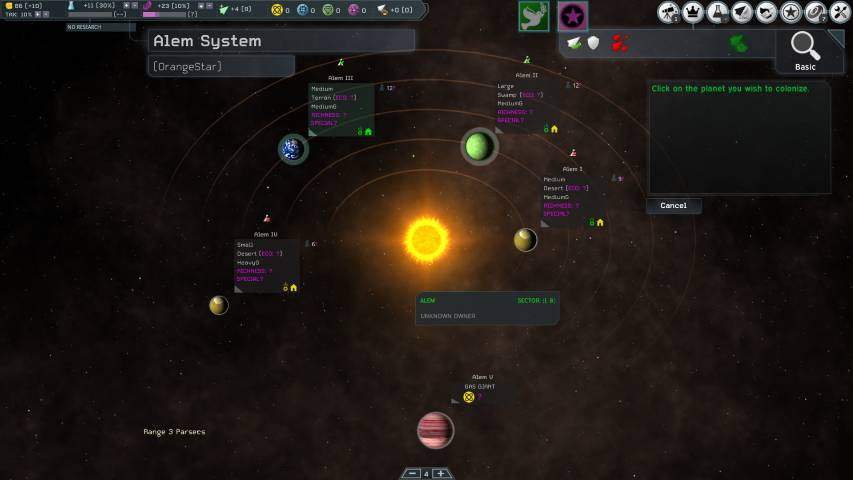Choose the Alem III Terran planet to colonize
Image resolution: width=853 pixels, height=480 pixels.
click(293, 149)
